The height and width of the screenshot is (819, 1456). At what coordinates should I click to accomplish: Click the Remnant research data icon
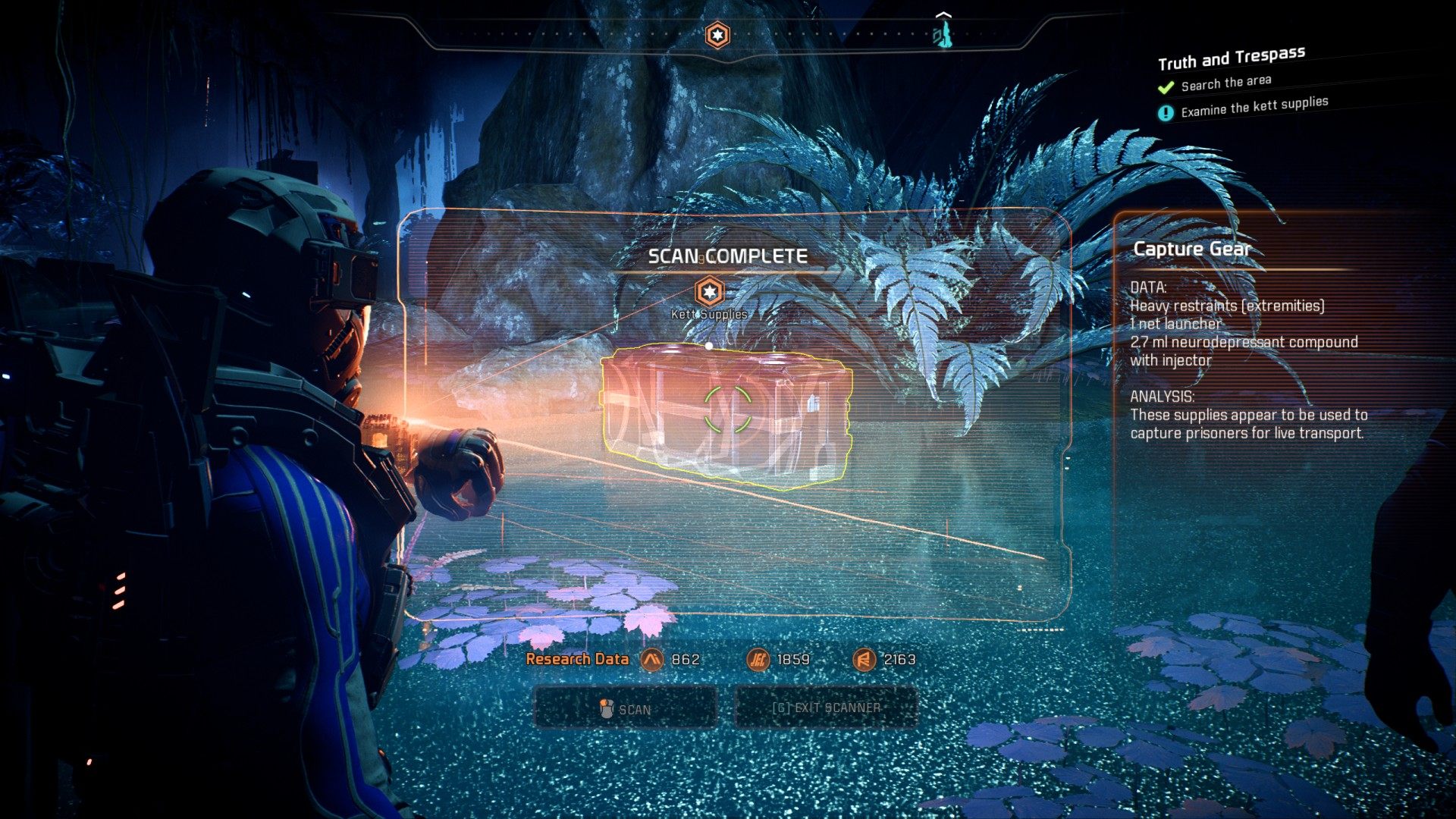pos(864,660)
